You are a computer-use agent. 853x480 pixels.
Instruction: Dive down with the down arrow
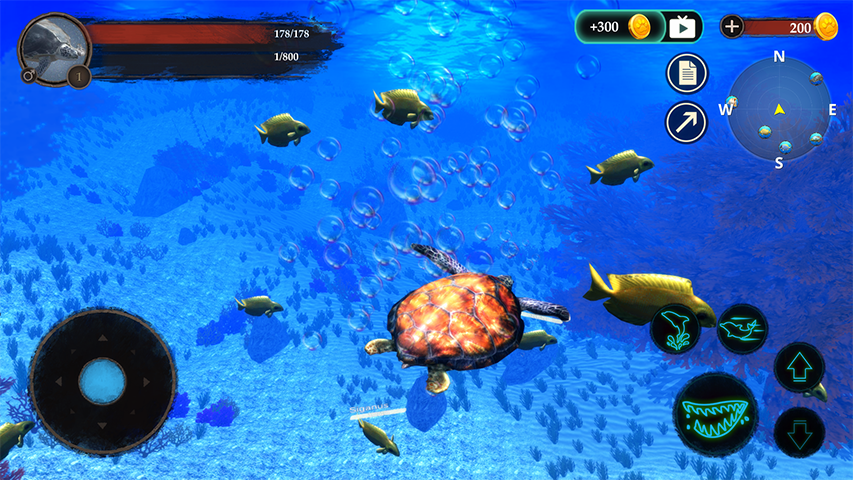[799, 431]
